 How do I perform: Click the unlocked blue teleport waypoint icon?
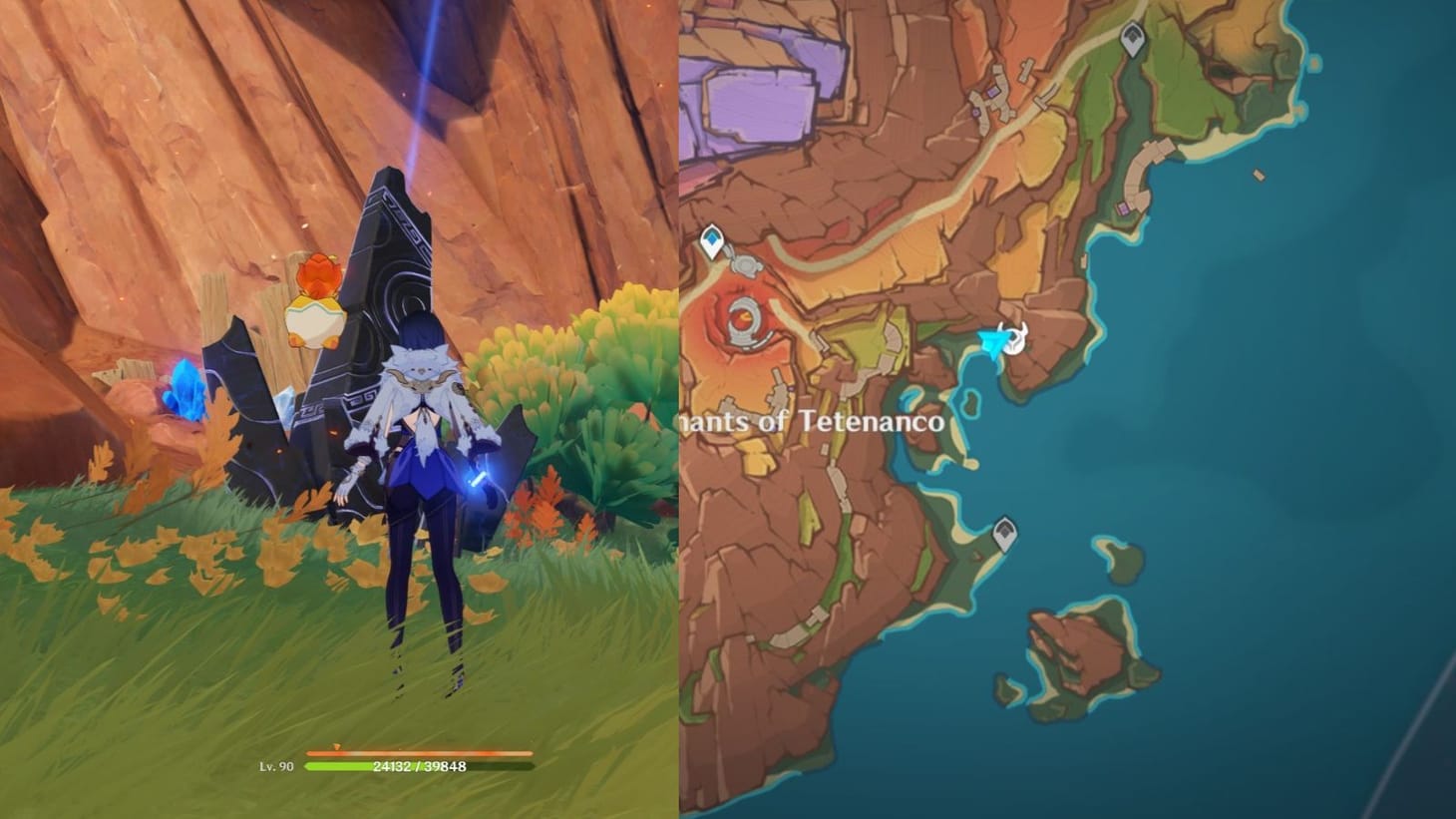coord(712,239)
